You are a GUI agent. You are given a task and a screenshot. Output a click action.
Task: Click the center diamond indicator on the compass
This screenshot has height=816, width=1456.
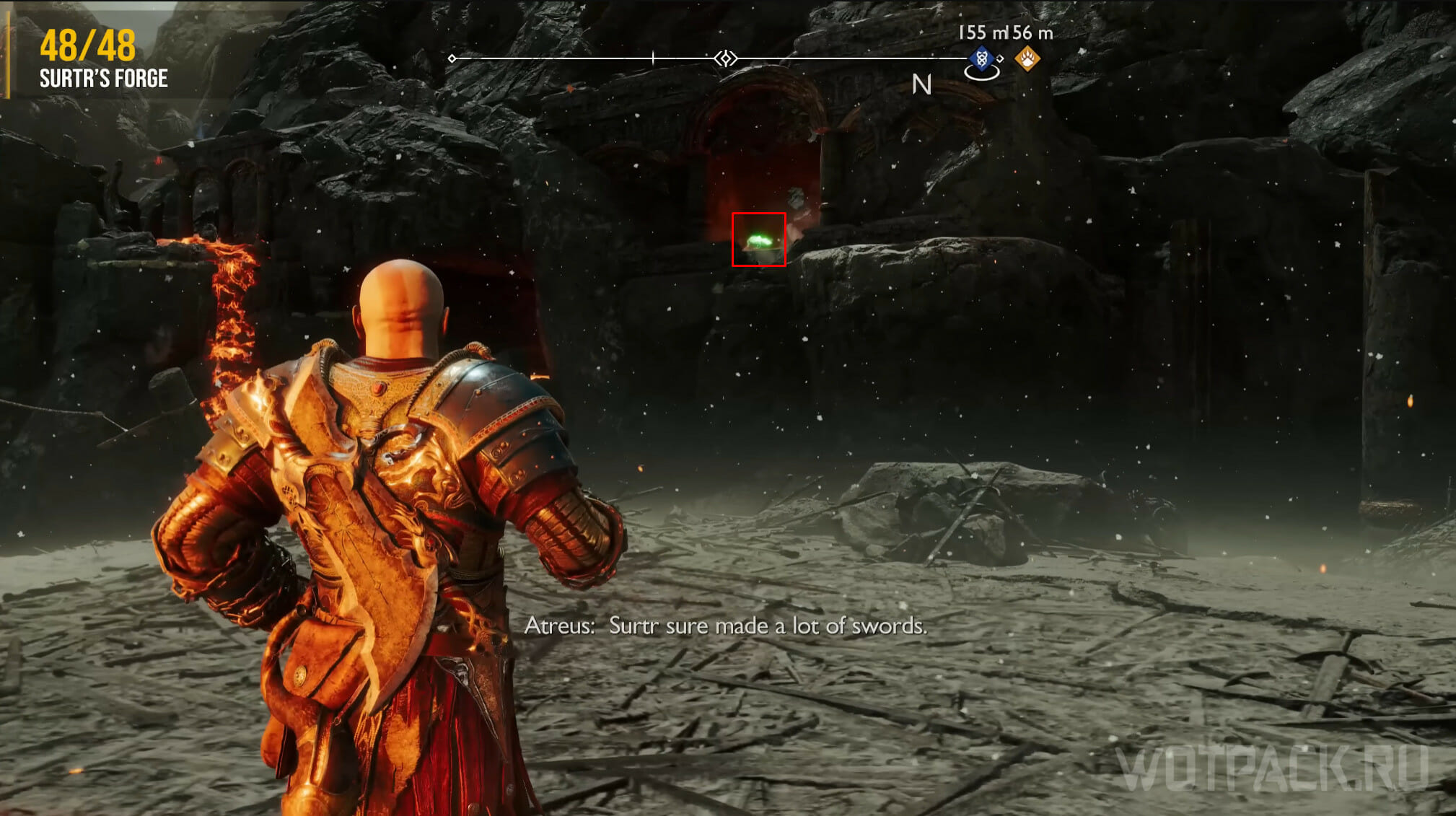[x=726, y=58]
